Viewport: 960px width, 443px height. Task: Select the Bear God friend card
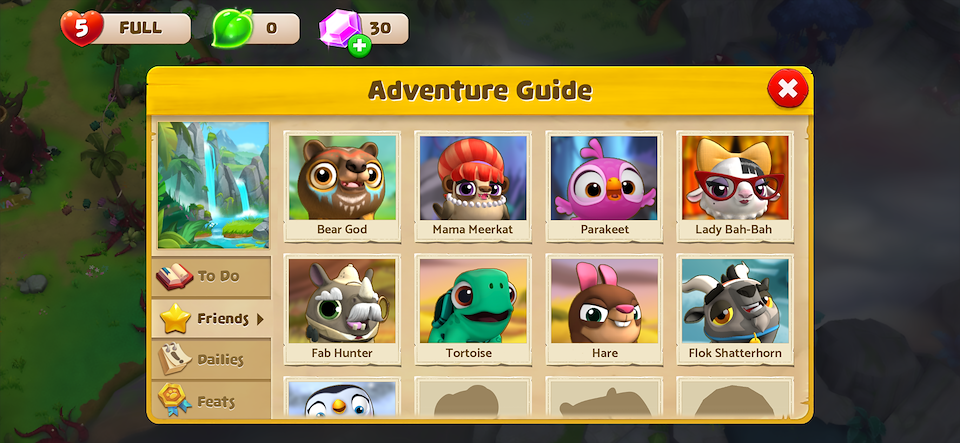click(342, 187)
